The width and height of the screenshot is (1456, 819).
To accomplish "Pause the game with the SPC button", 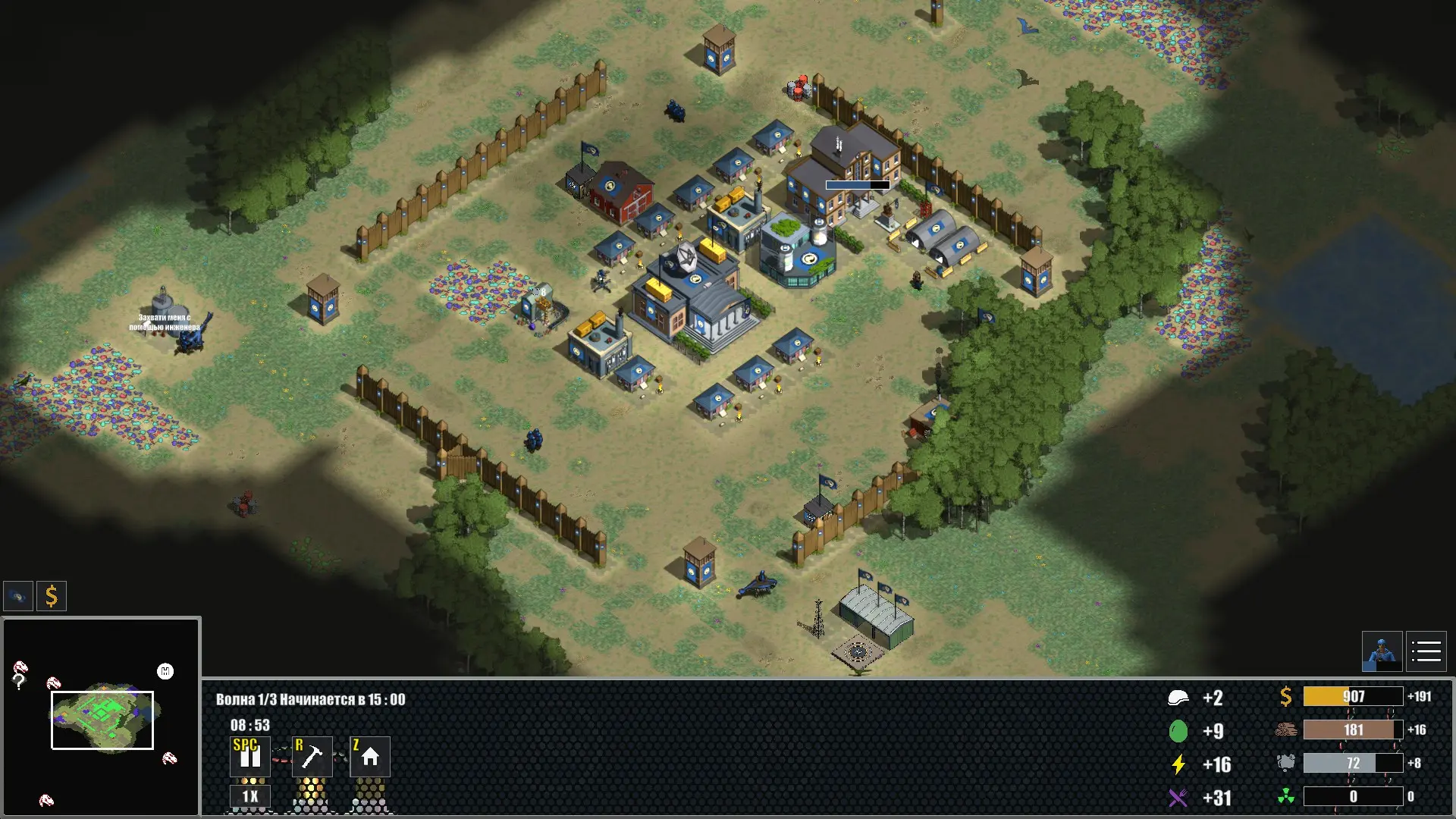I will point(249,756).
